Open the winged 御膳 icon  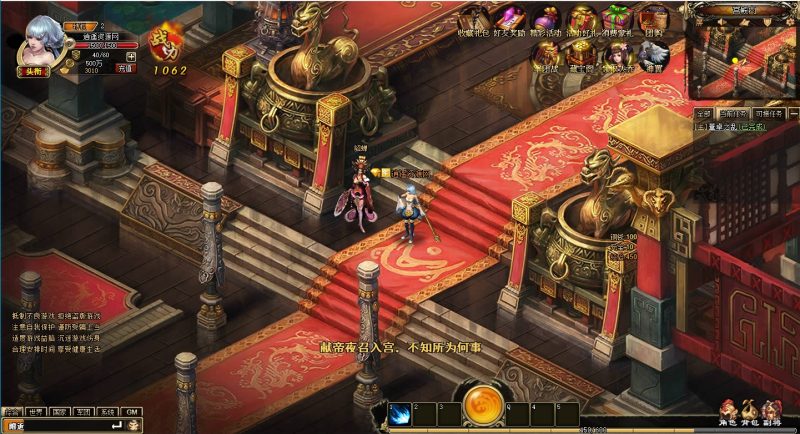point(652,56)
